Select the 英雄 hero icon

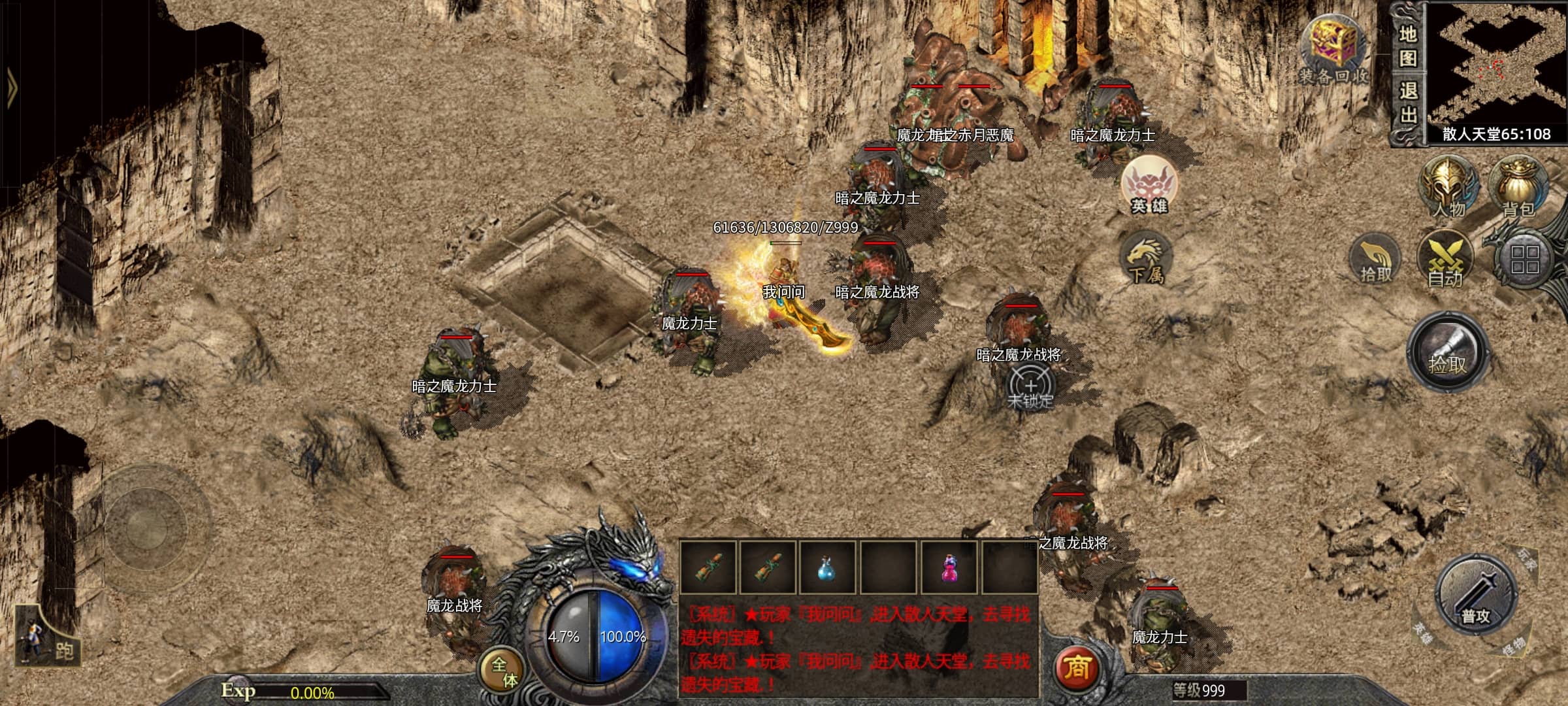(1149, 185)
